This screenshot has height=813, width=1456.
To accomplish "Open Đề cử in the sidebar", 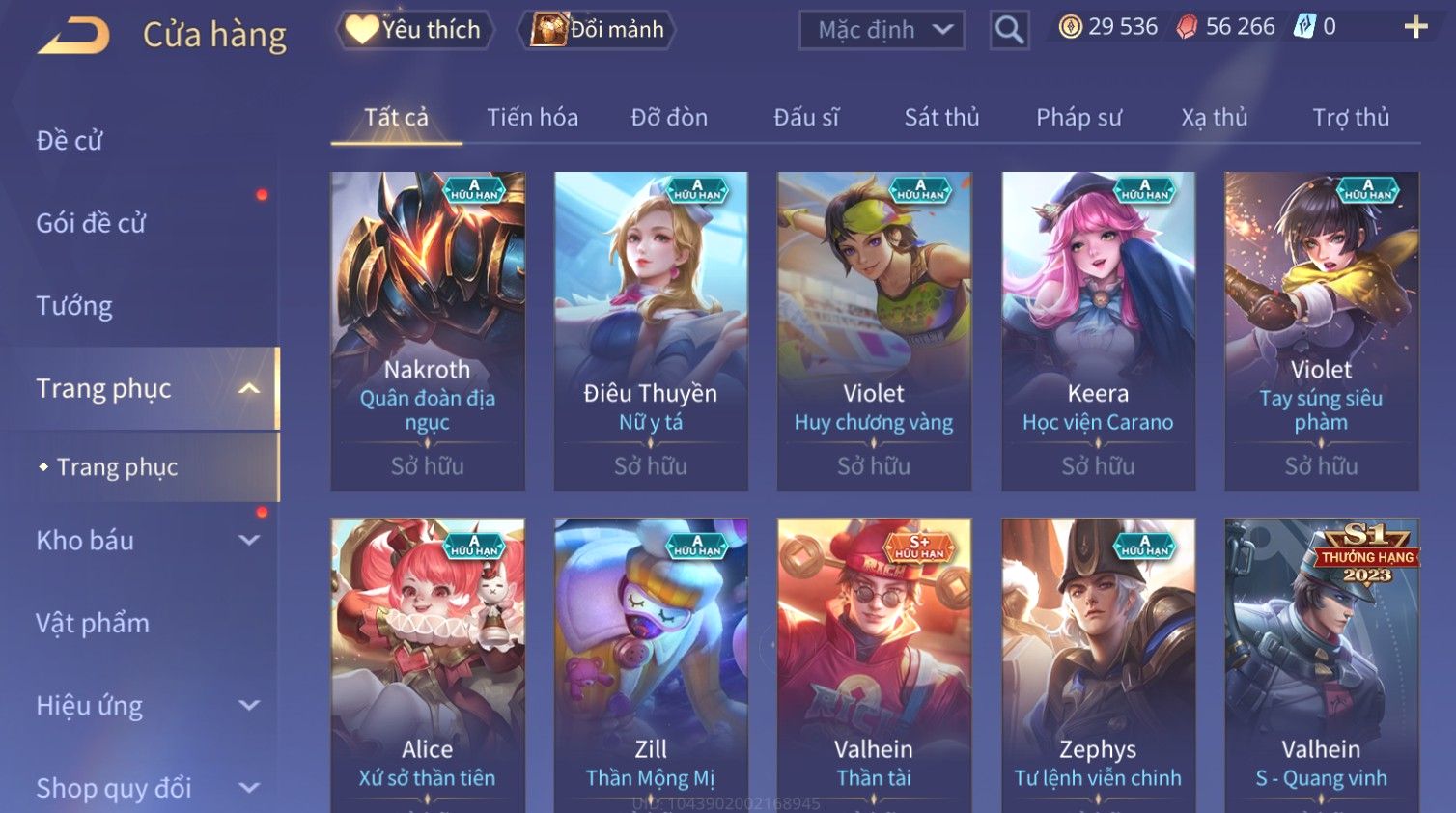I will click(x=70, y=141).
